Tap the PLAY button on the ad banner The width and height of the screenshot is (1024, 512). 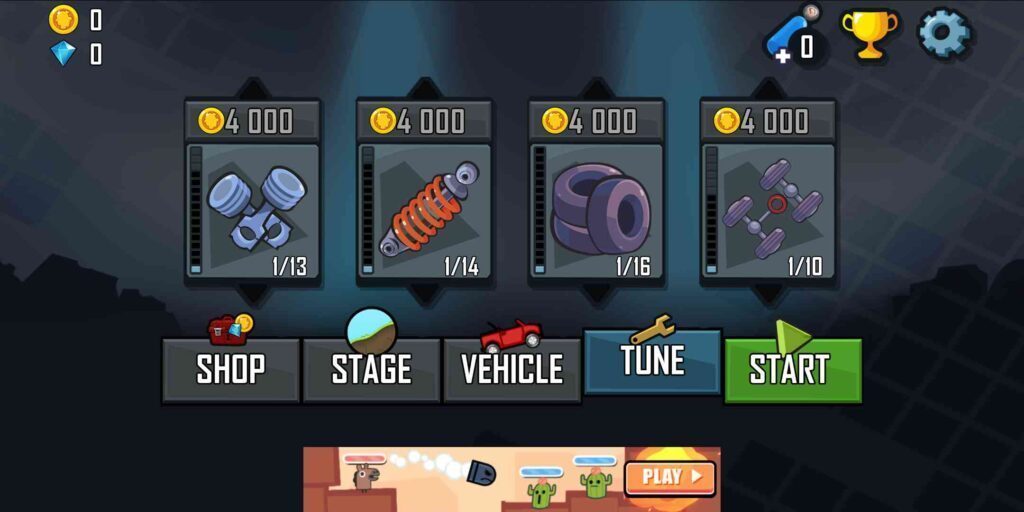coord(670,477)
